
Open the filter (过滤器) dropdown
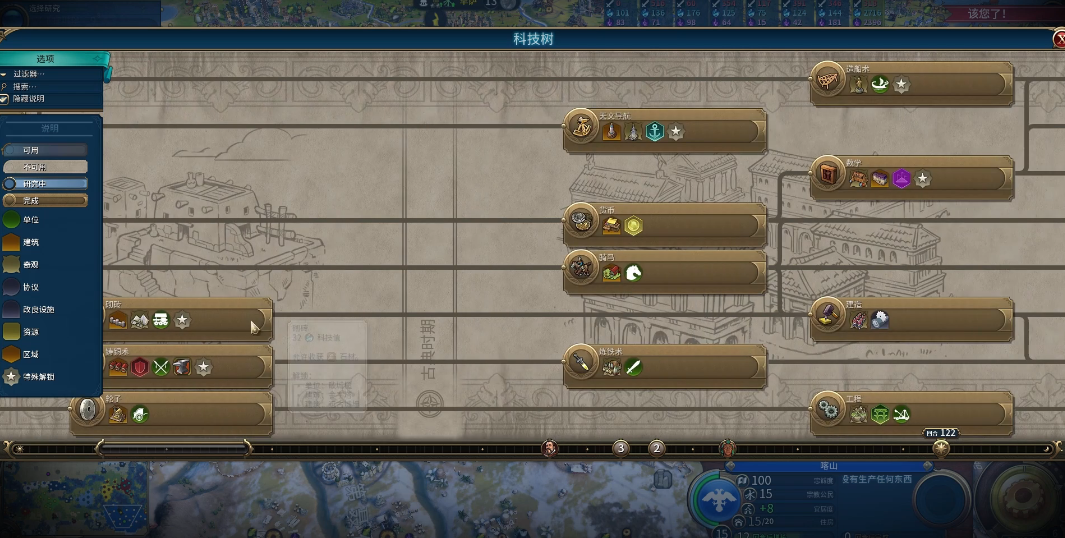(28, 74)
